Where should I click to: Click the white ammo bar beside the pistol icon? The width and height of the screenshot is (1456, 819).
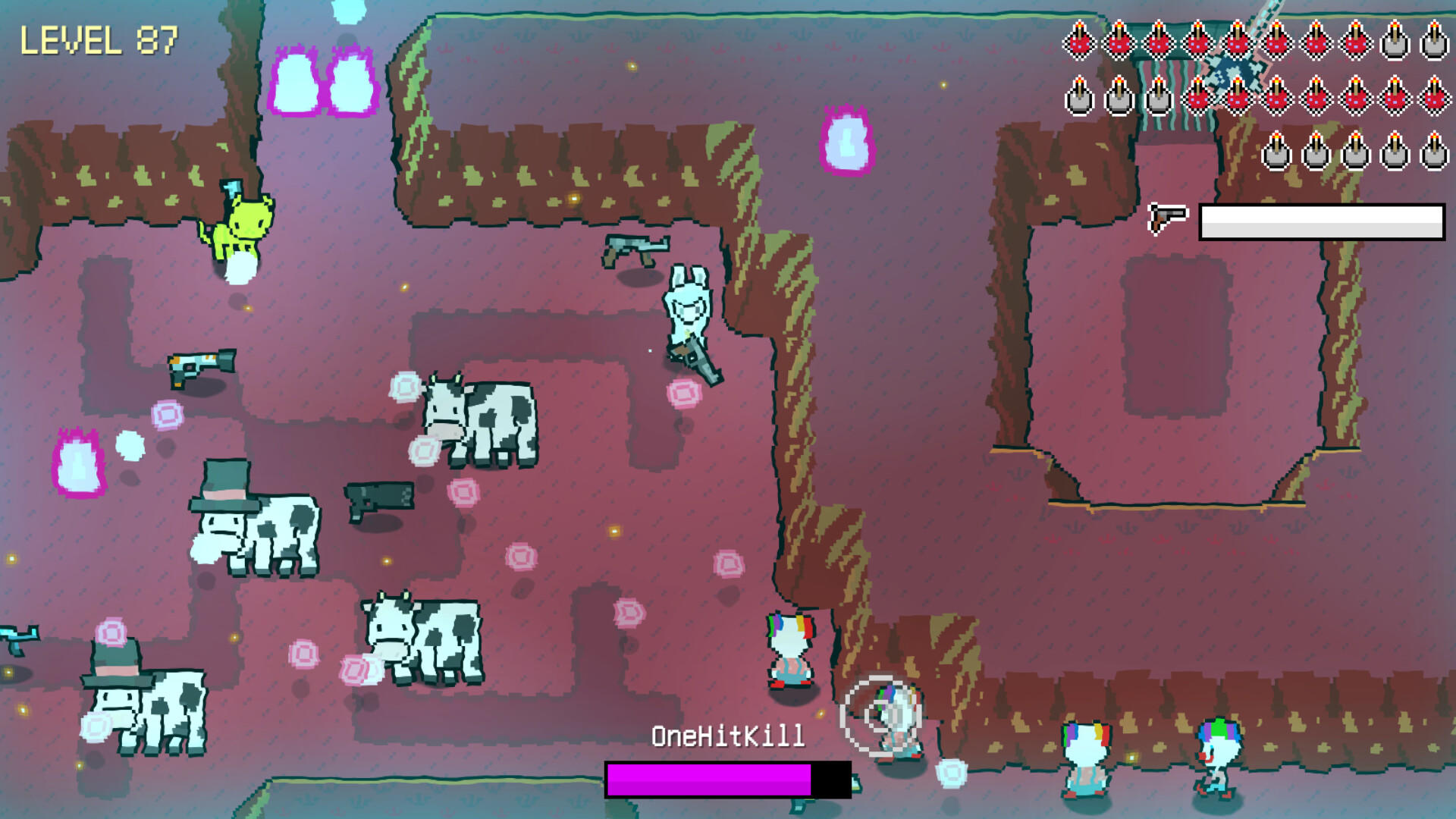1319,221
